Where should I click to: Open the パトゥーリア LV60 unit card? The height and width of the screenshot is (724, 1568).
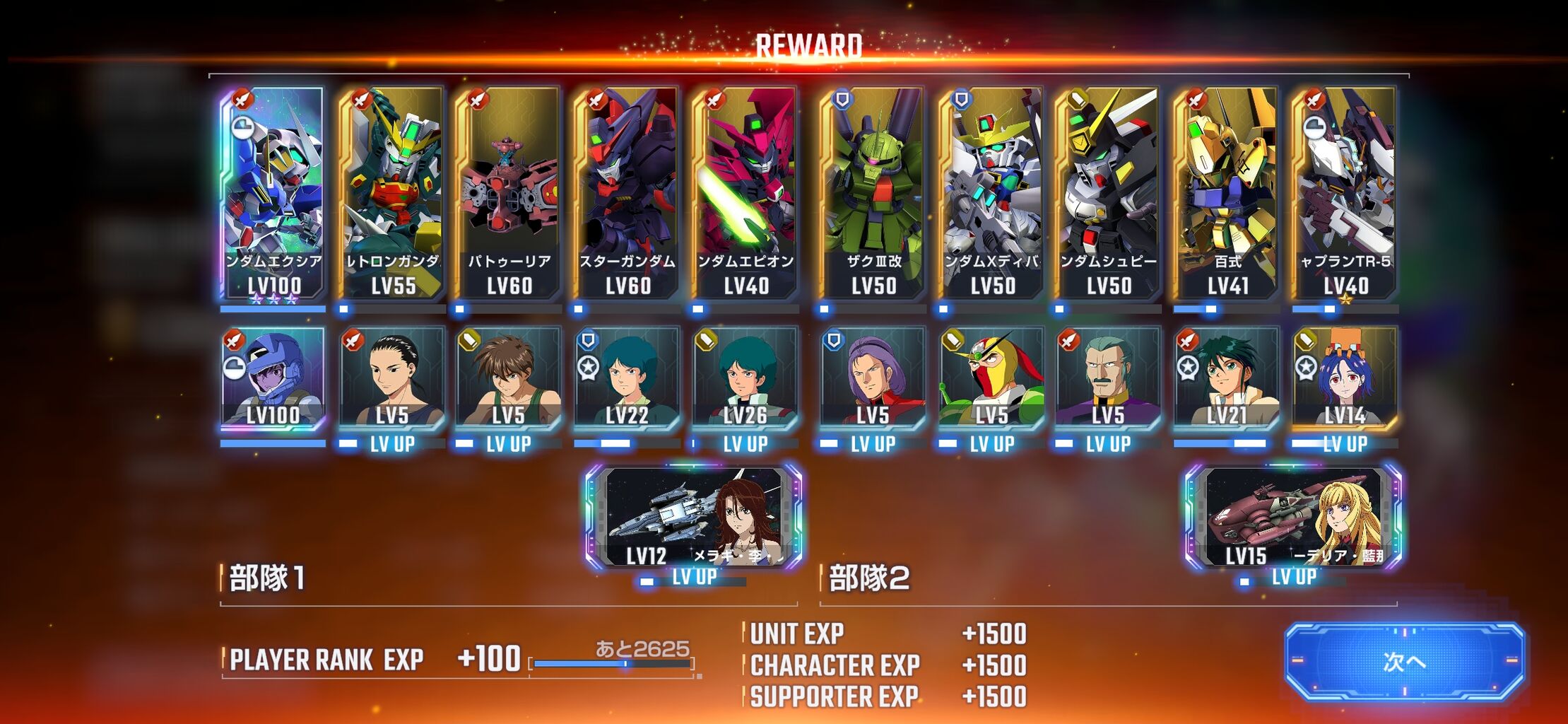[509, 193]
